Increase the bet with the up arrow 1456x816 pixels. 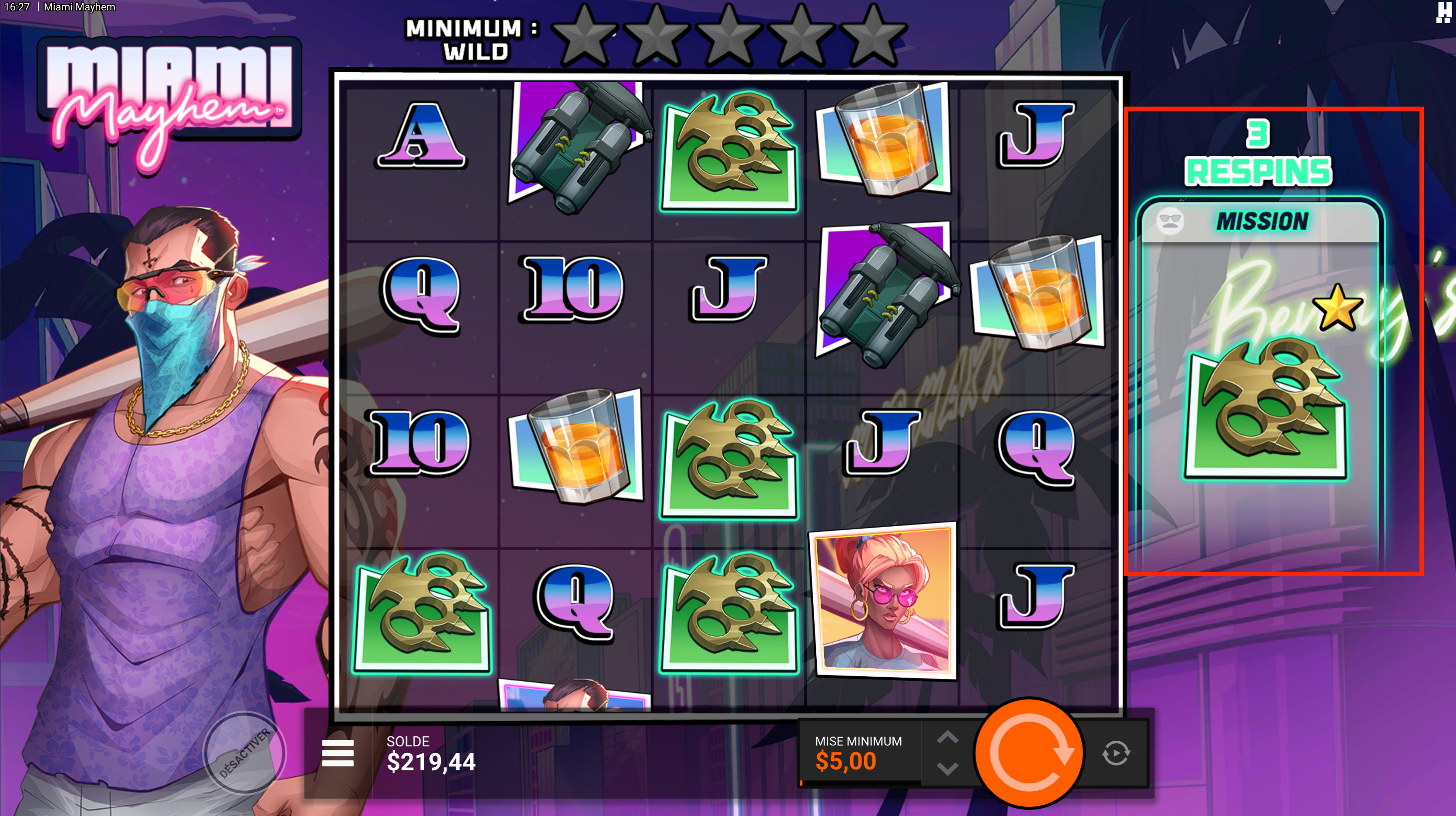pyautogui.click(x=947, y=737)
